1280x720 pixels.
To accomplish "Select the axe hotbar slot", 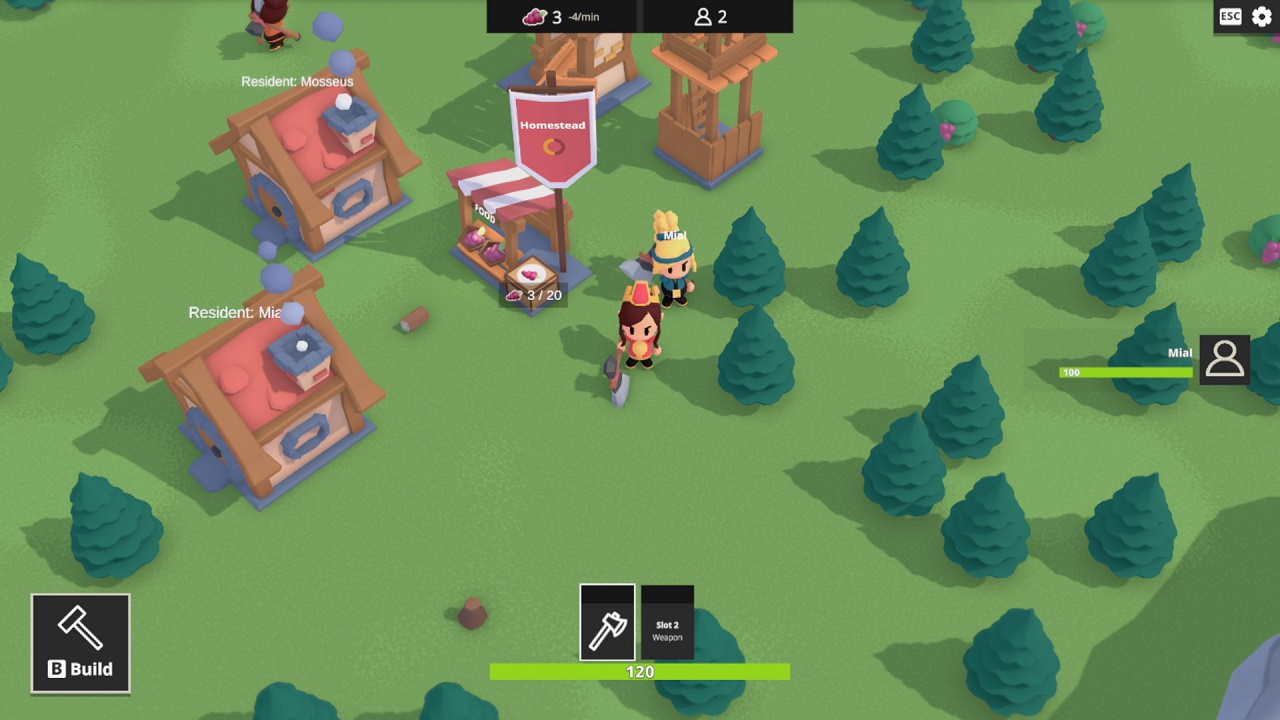I will click(x=607, y=623).
